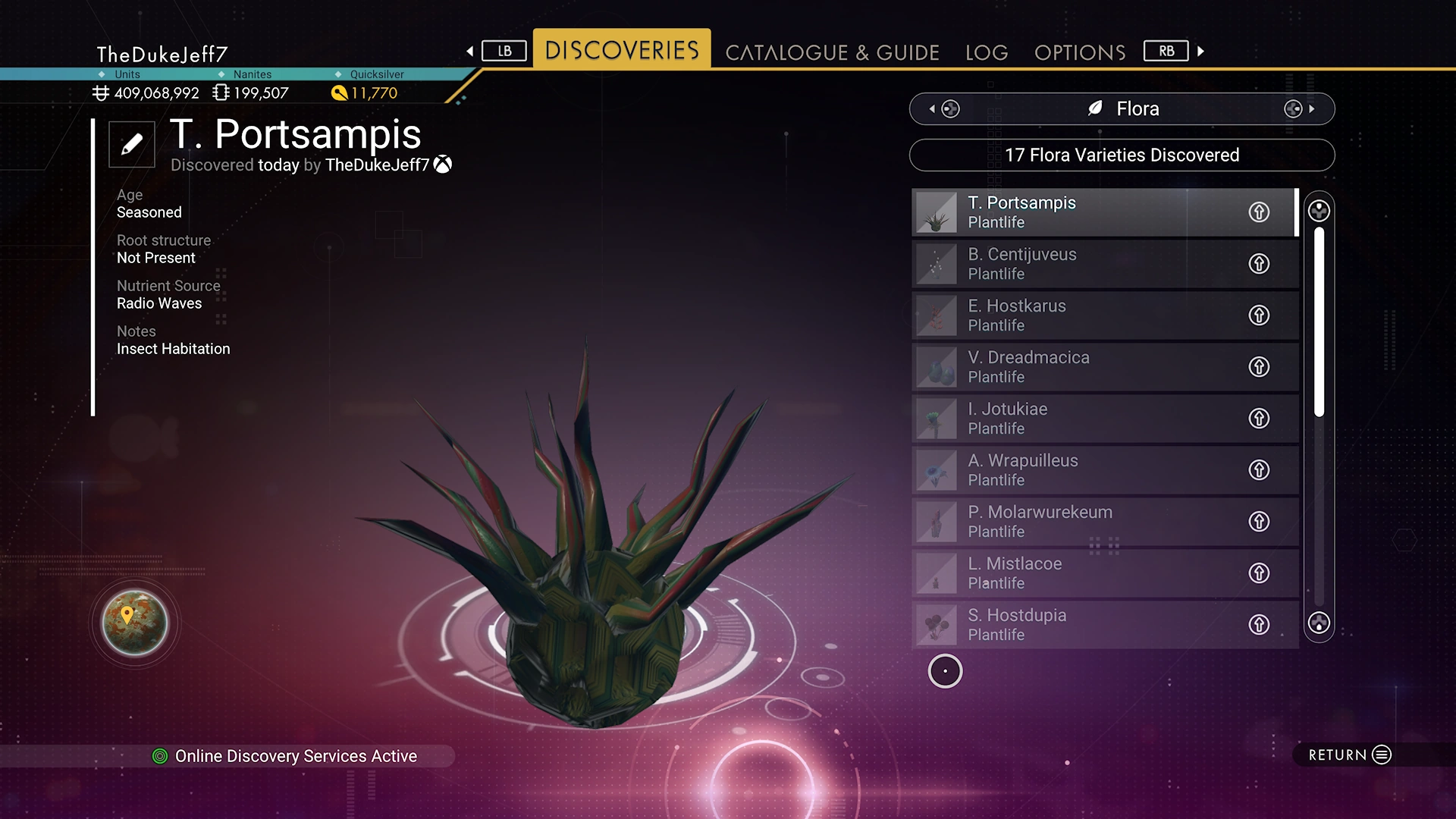Select the Discoveries tab
1456x819 pixels.
622,50
